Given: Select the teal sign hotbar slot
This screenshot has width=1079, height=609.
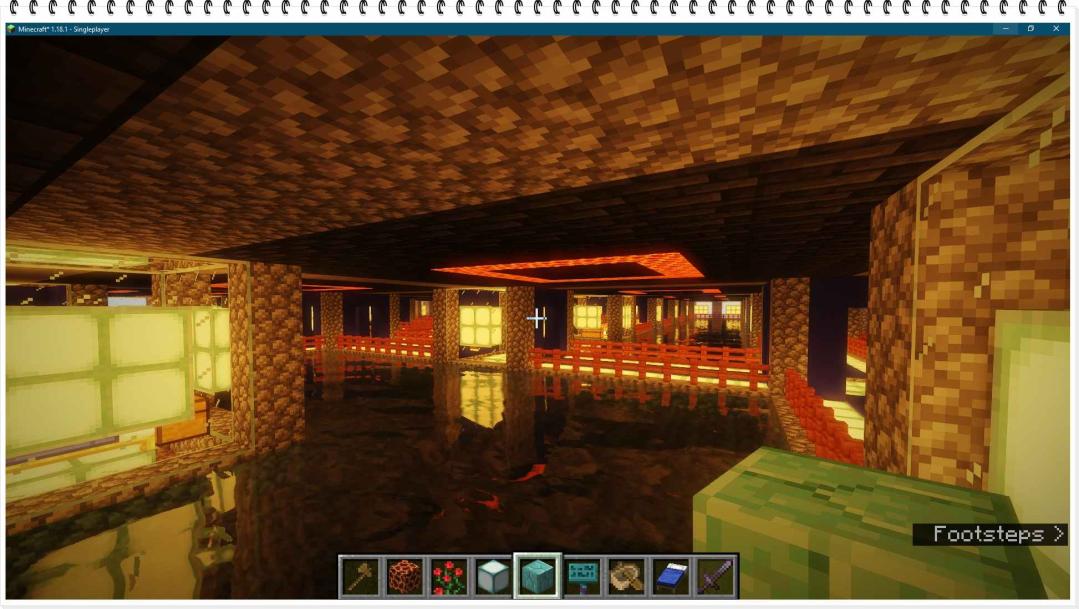Looking at the screenshot, I should coord(582,577).
